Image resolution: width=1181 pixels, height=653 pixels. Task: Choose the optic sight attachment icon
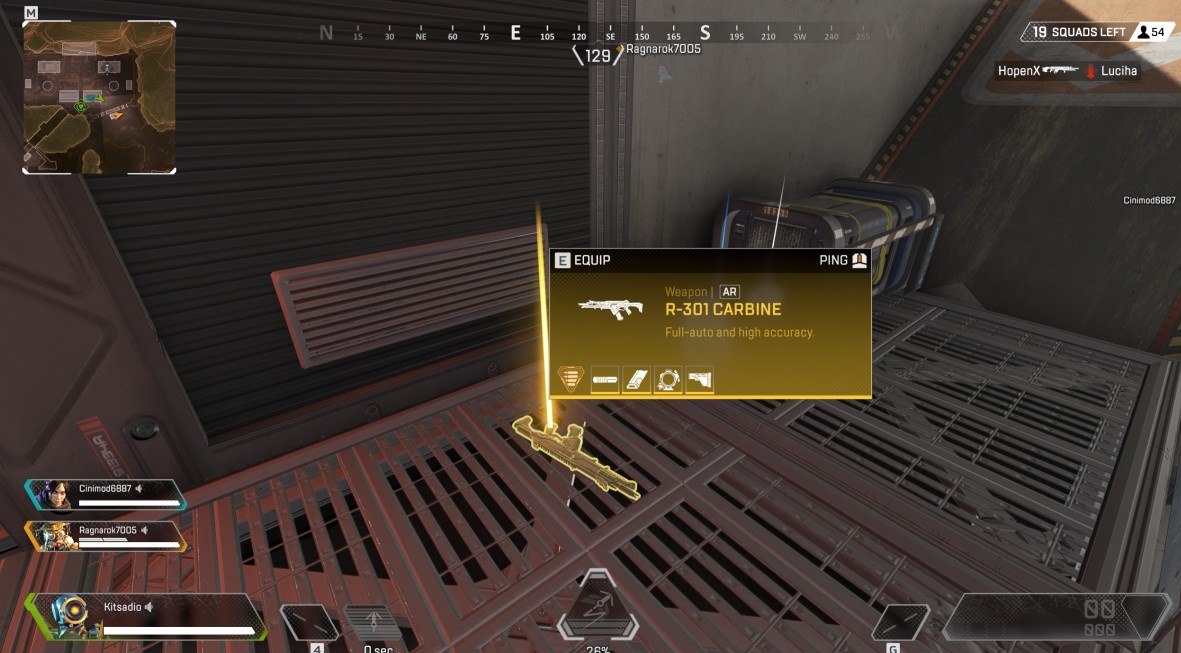coord(668,380)
